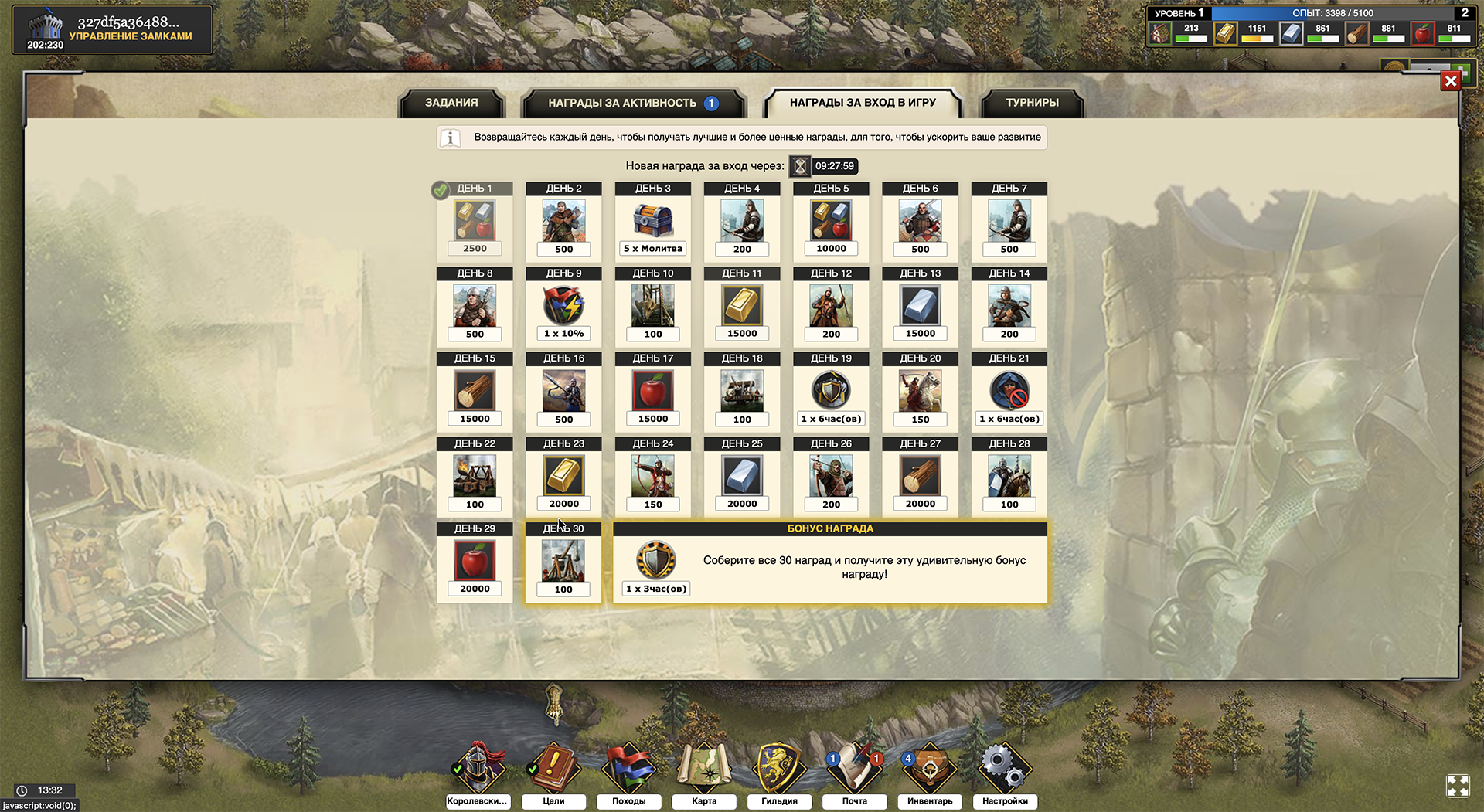Screen dimensions: 1484x812
Task: Click the hourglass icon beside the reward timer
Action: (x=800, y=165)
